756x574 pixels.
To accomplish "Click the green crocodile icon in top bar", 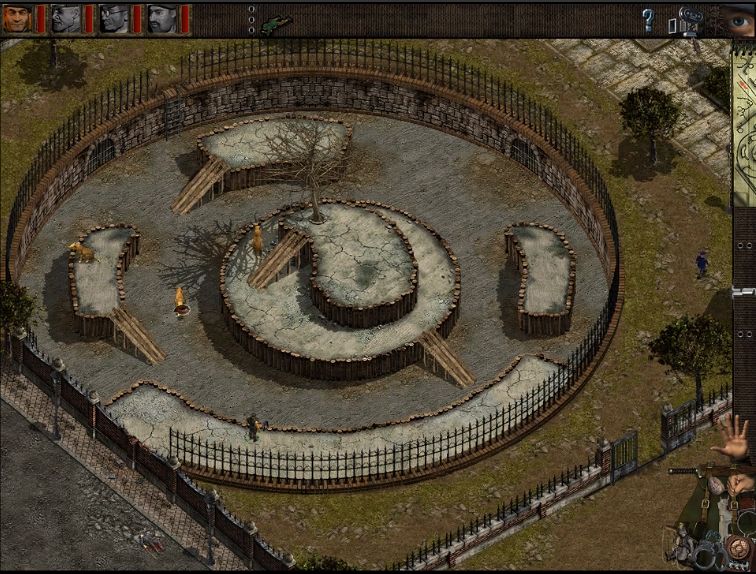I will 277,22.
